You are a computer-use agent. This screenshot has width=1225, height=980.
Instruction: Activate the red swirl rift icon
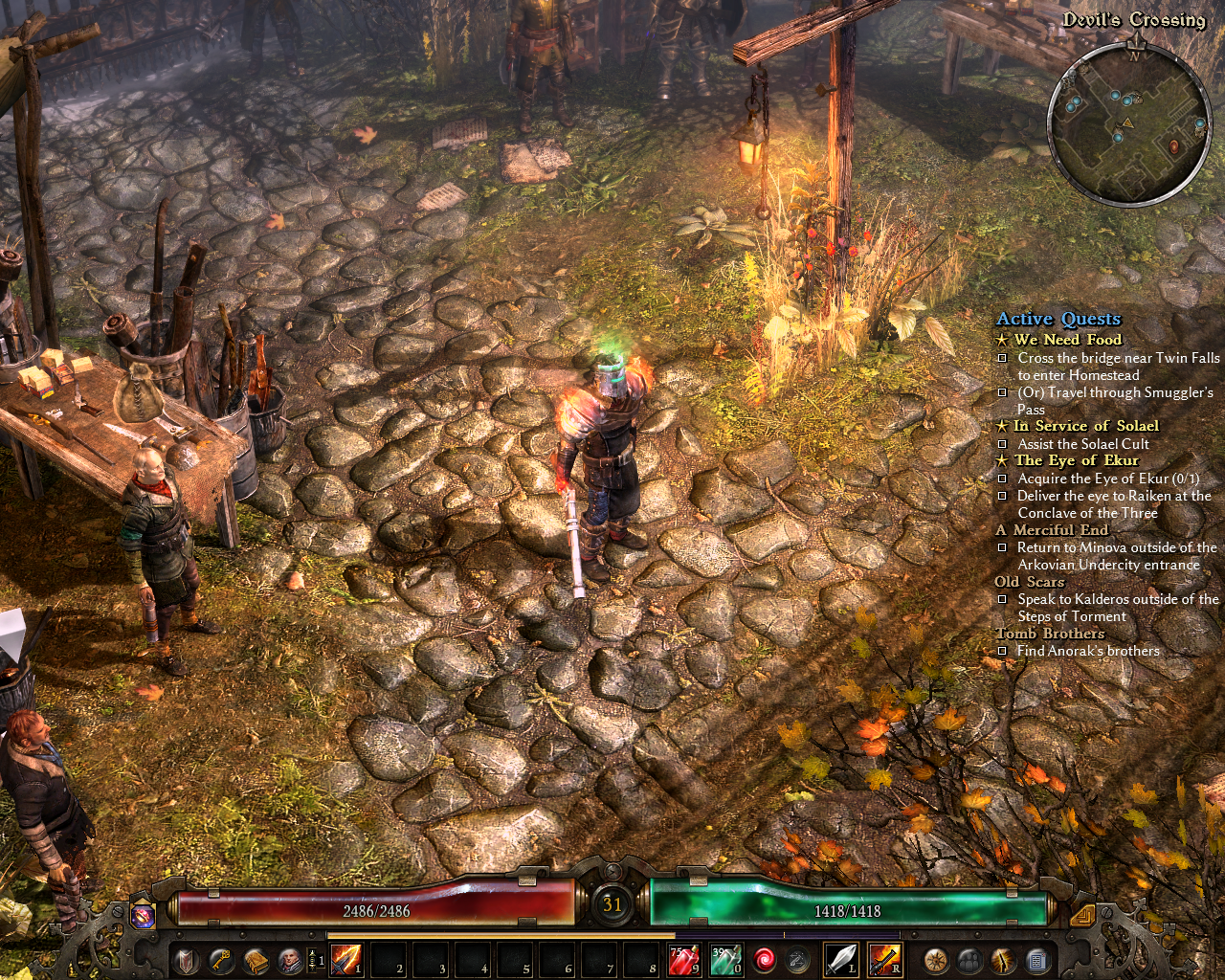tap(764, 959)
